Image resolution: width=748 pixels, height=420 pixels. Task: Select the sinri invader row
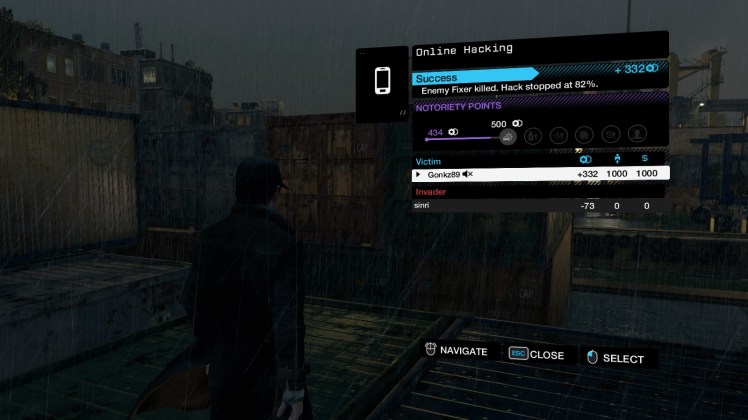[x=540, y=206]
